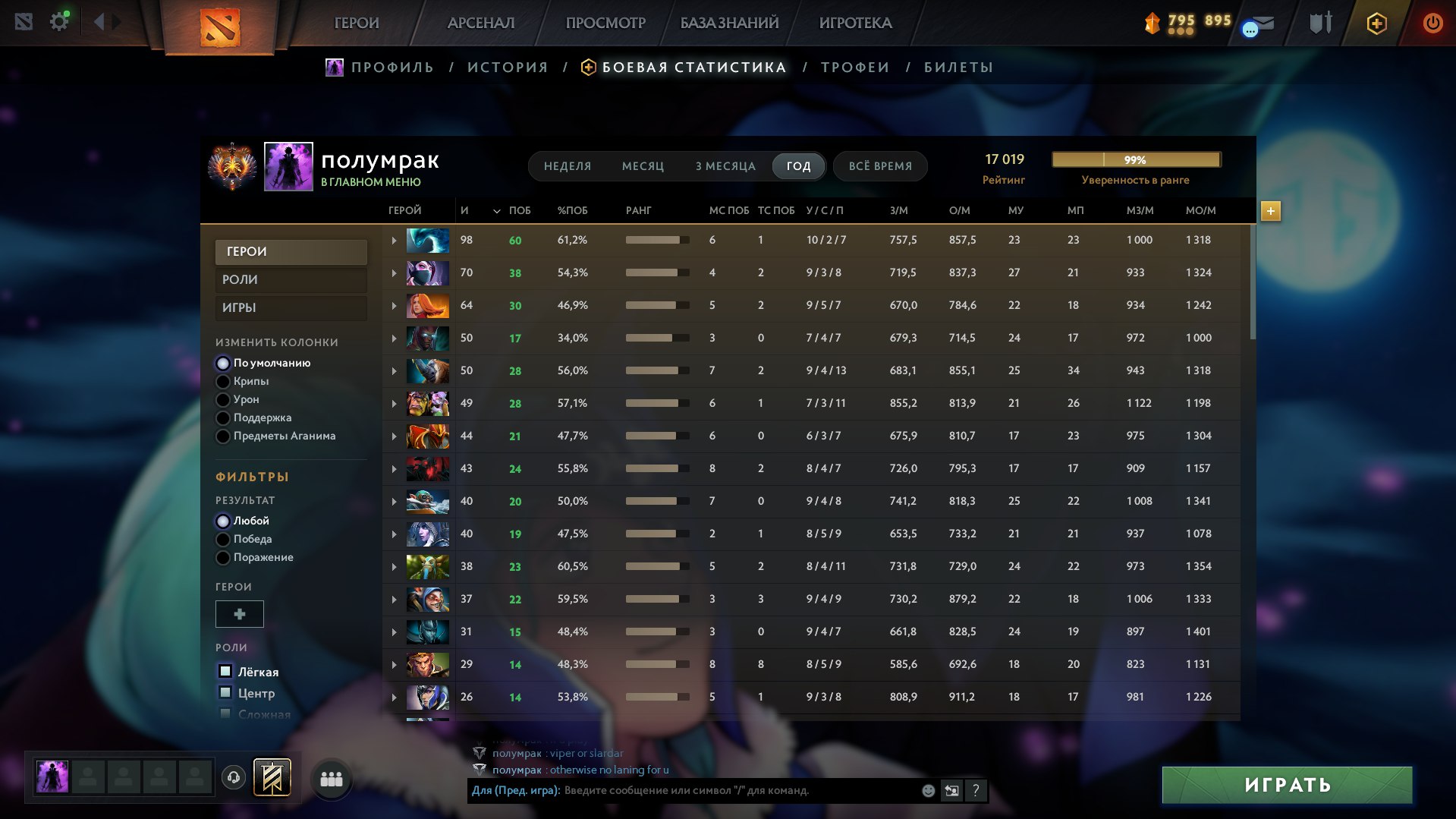Screen dimensions: 1456x819
Task: Expand the top hero row statistics
Action: [x=393, y=239]
